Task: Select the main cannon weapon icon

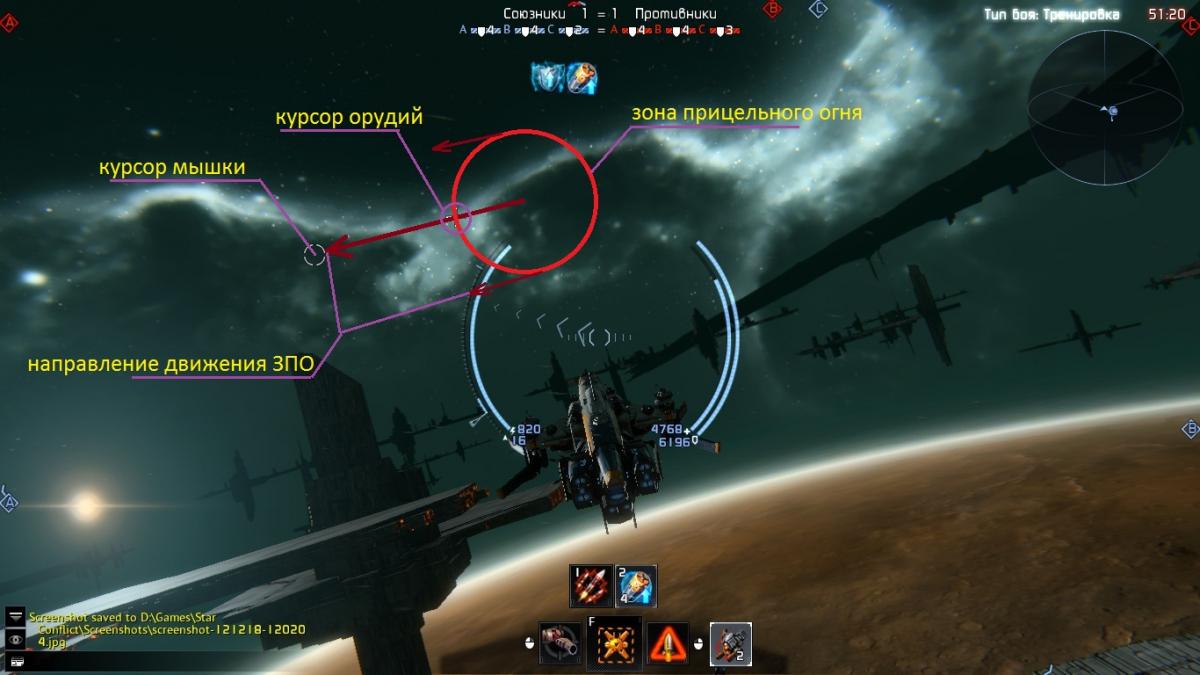Action: (560, 642)
